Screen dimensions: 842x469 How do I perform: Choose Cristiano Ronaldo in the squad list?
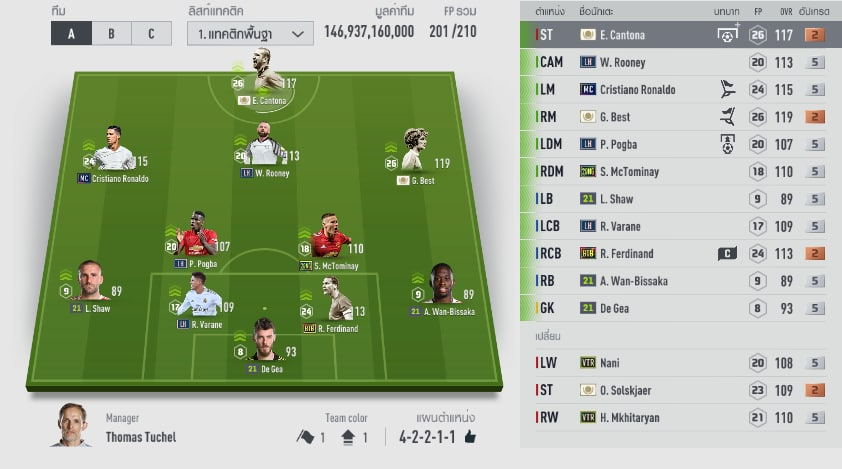pos(680,89)
